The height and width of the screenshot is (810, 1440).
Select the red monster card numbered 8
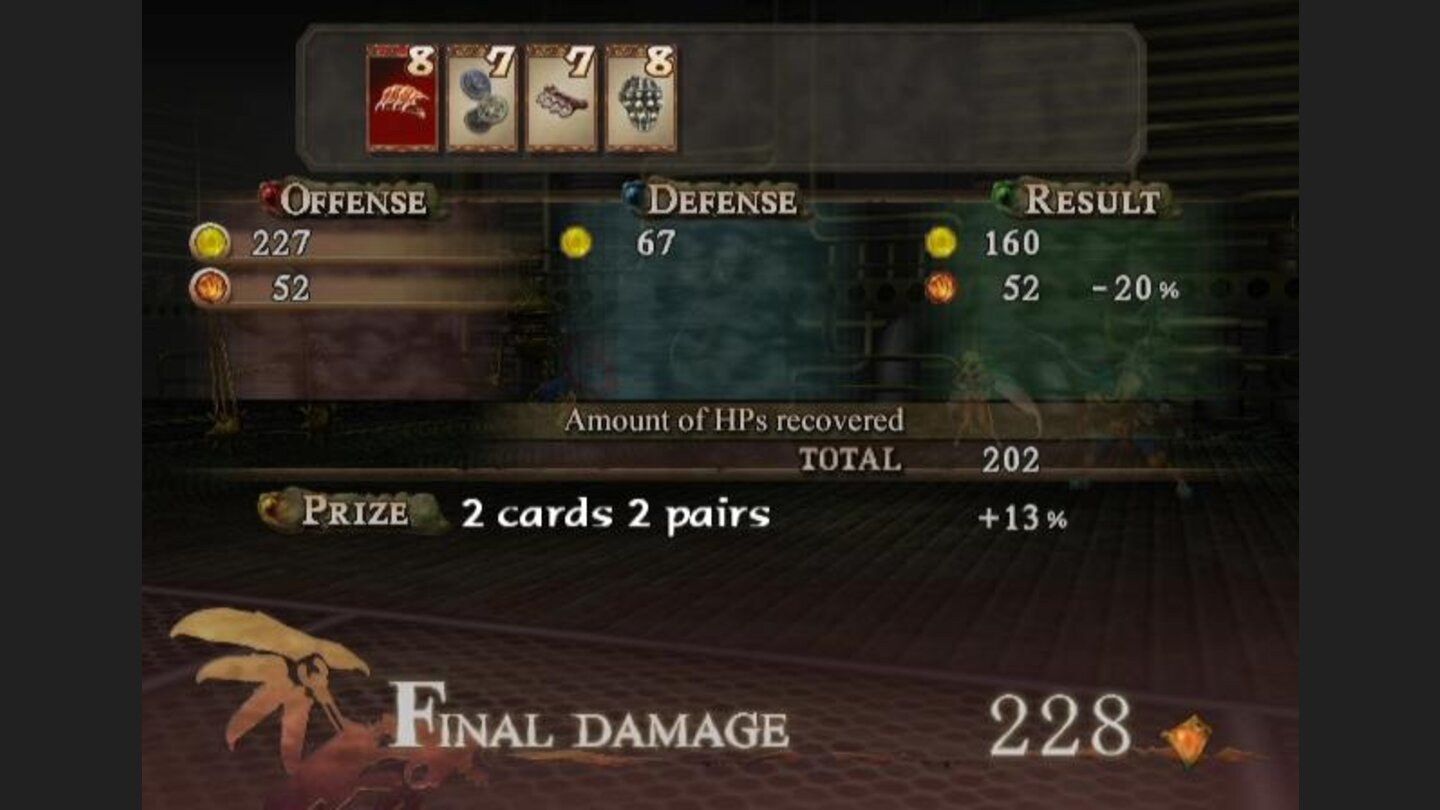point(399,100)
